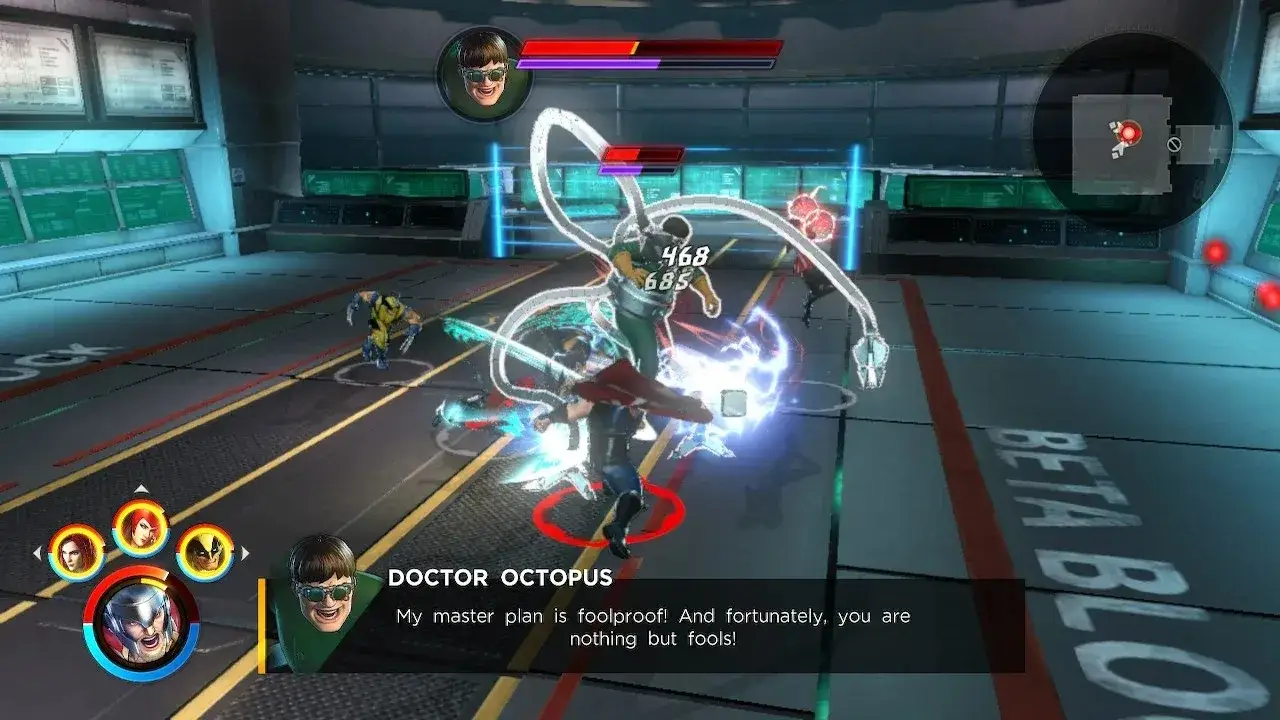Click the Doctor Octopus dialogue speaker portrait
The image size is (1280, 720).
tap(322, 602)
